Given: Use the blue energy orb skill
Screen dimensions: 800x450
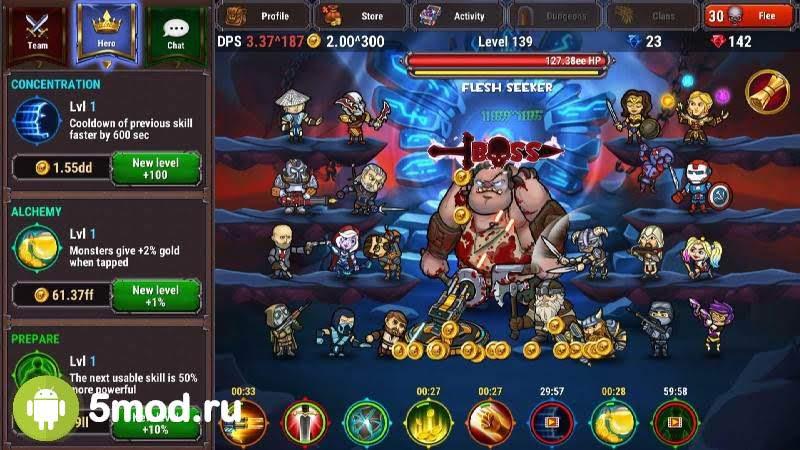Looking at the screenshot, I should (x=366, y=423).
